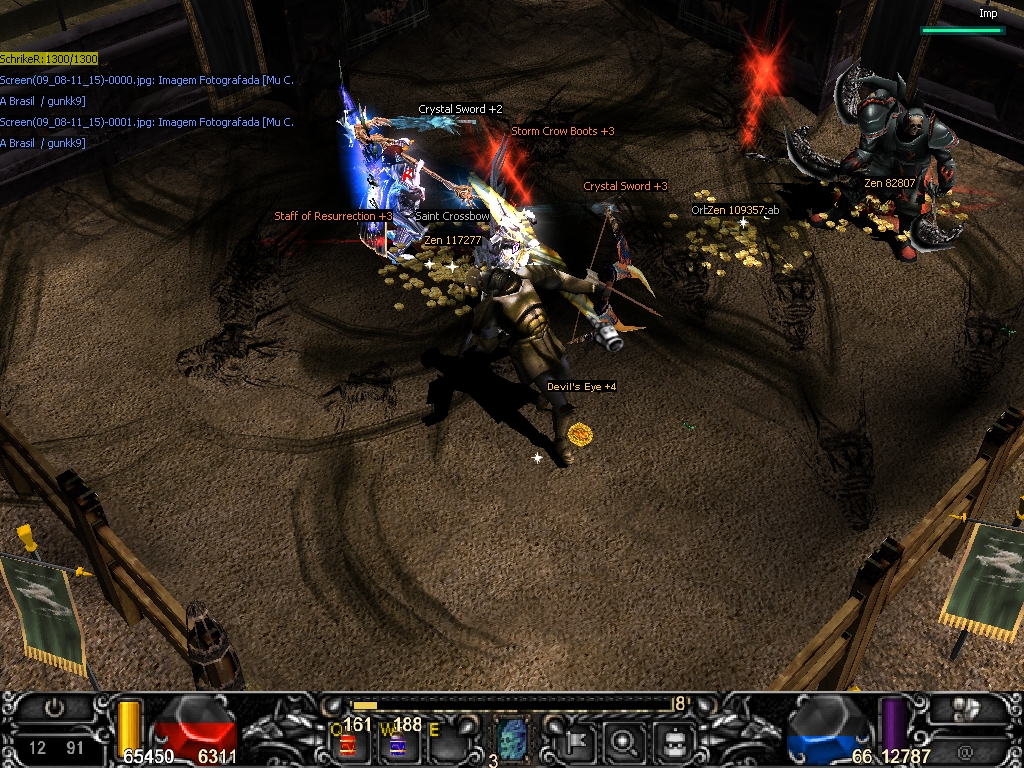Select the empty E quick slot
The width and height of the screenshot is (1024, 768).
[x=447, y=744]
